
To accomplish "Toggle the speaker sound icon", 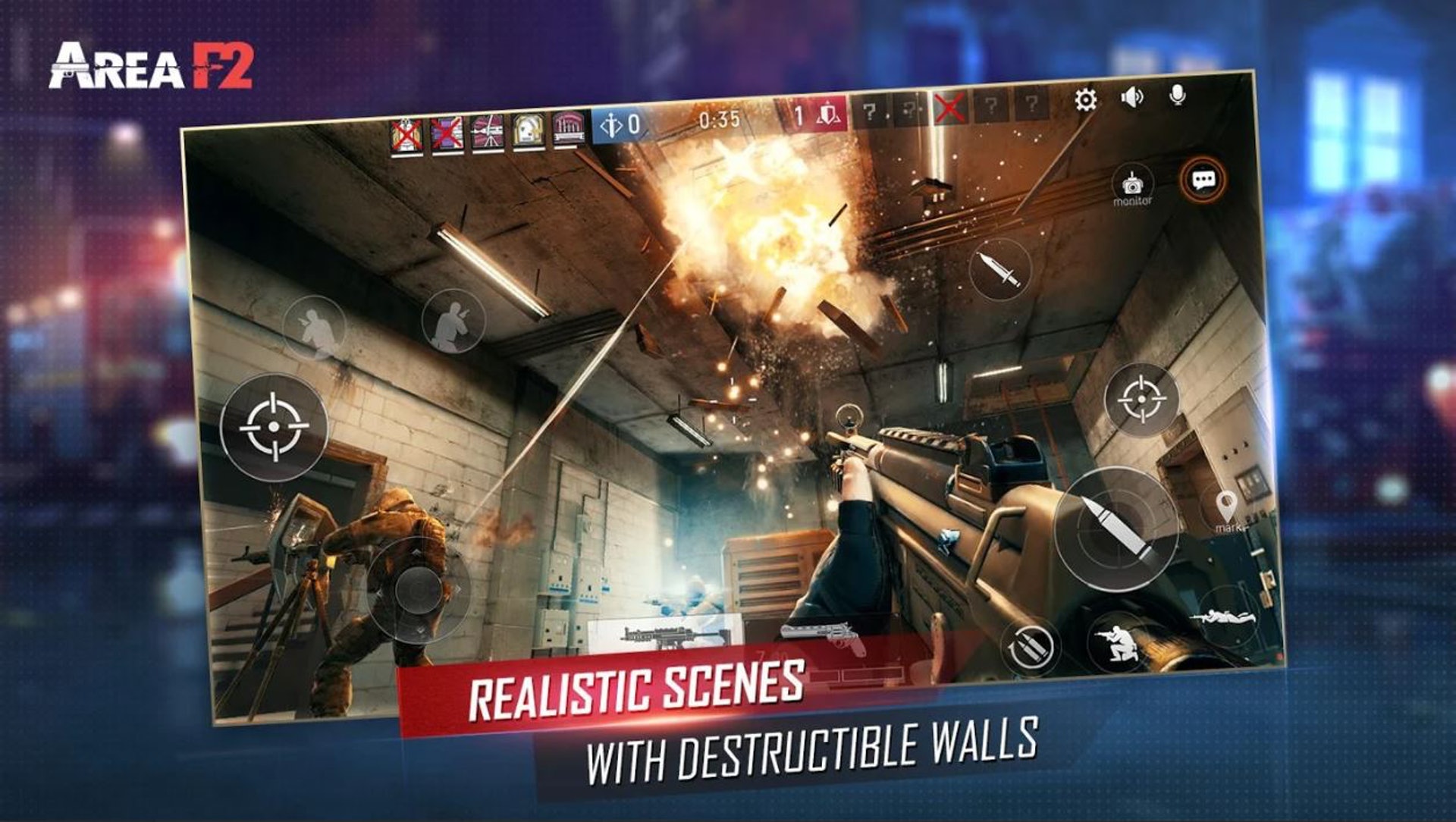I will 1131,98.
